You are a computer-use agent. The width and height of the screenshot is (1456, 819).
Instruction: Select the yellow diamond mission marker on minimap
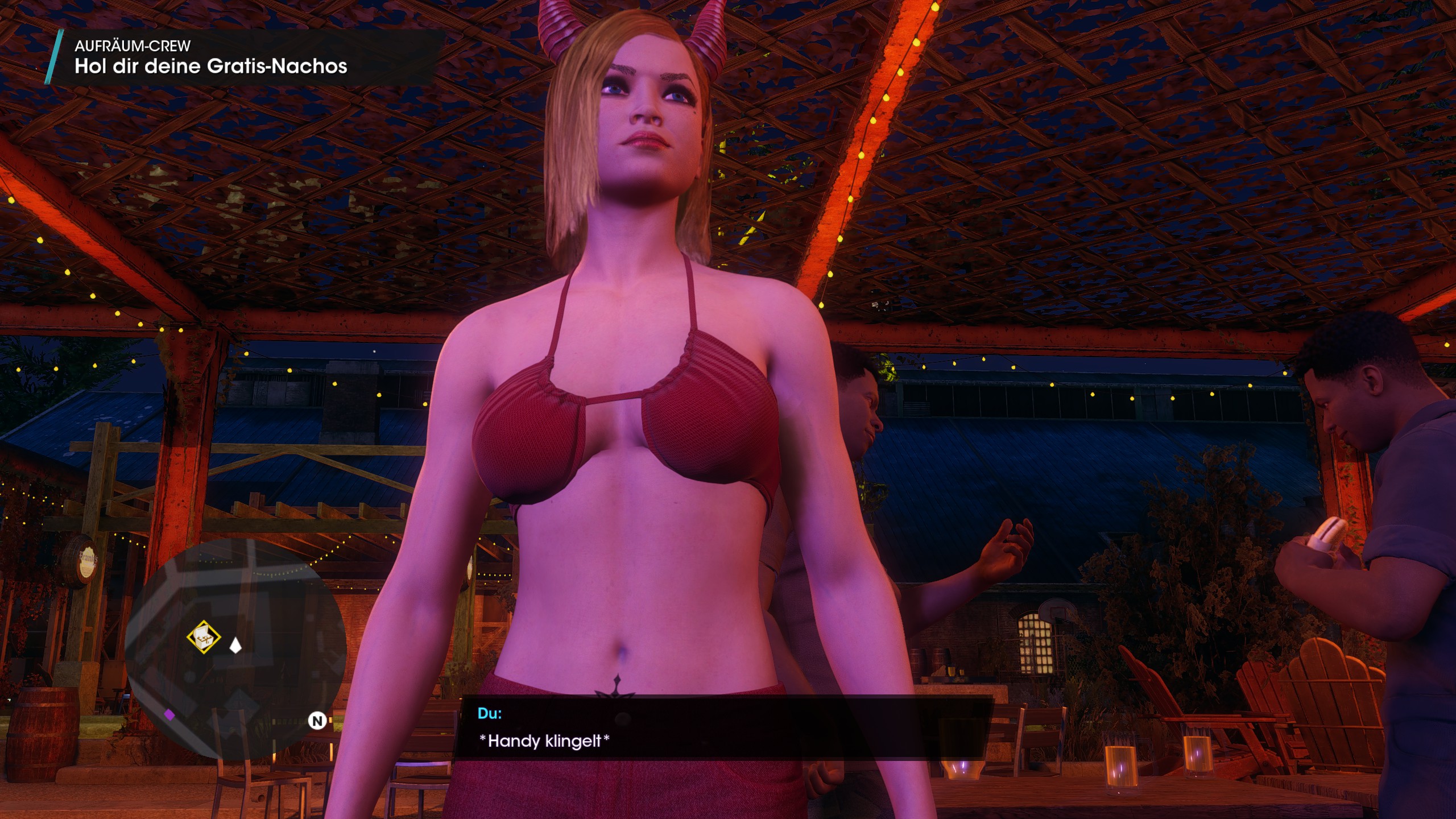(204, 637)
